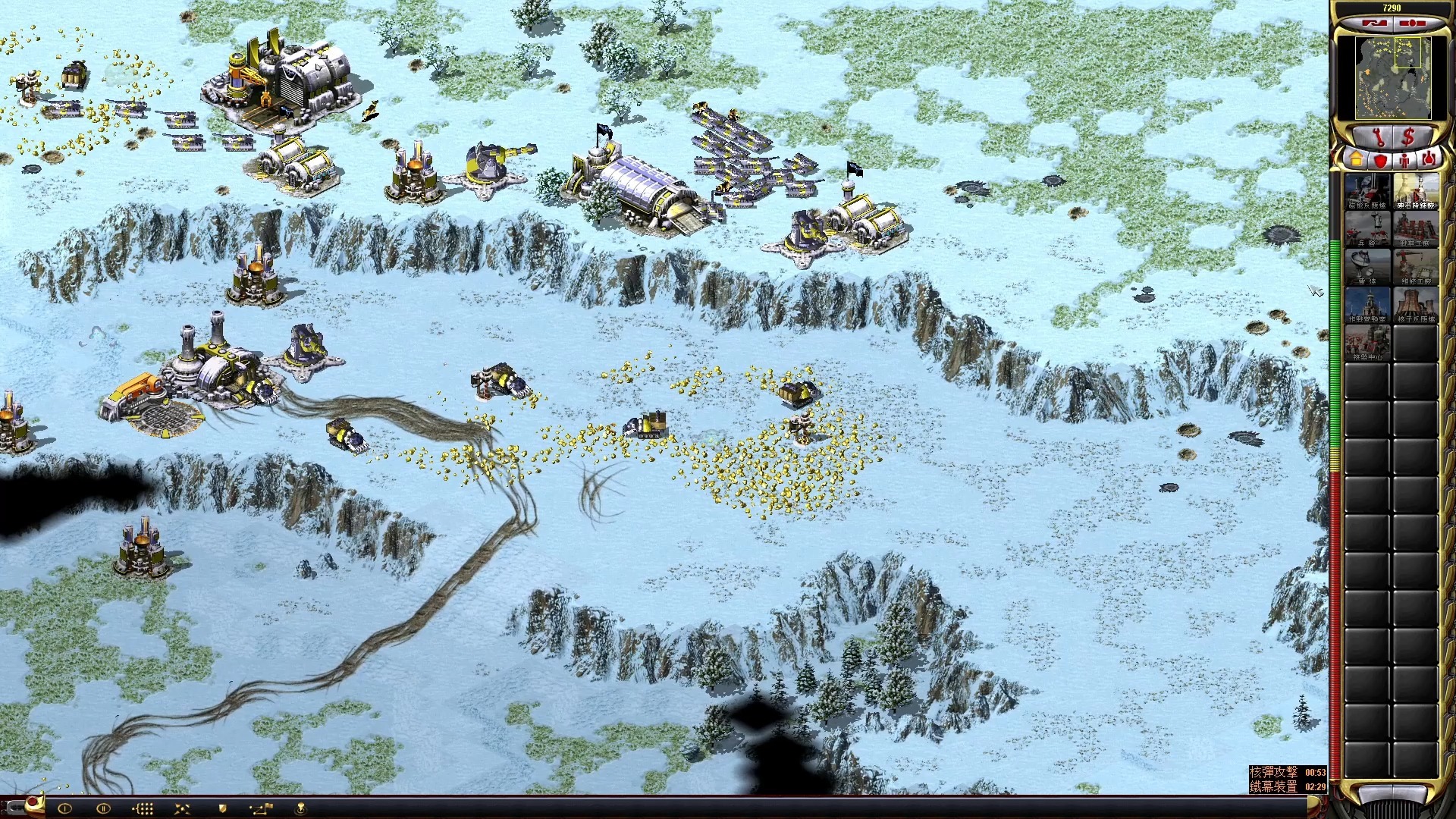
Task: Build the Cloning Vats (複製中心)
Action: click(1367, 343)
